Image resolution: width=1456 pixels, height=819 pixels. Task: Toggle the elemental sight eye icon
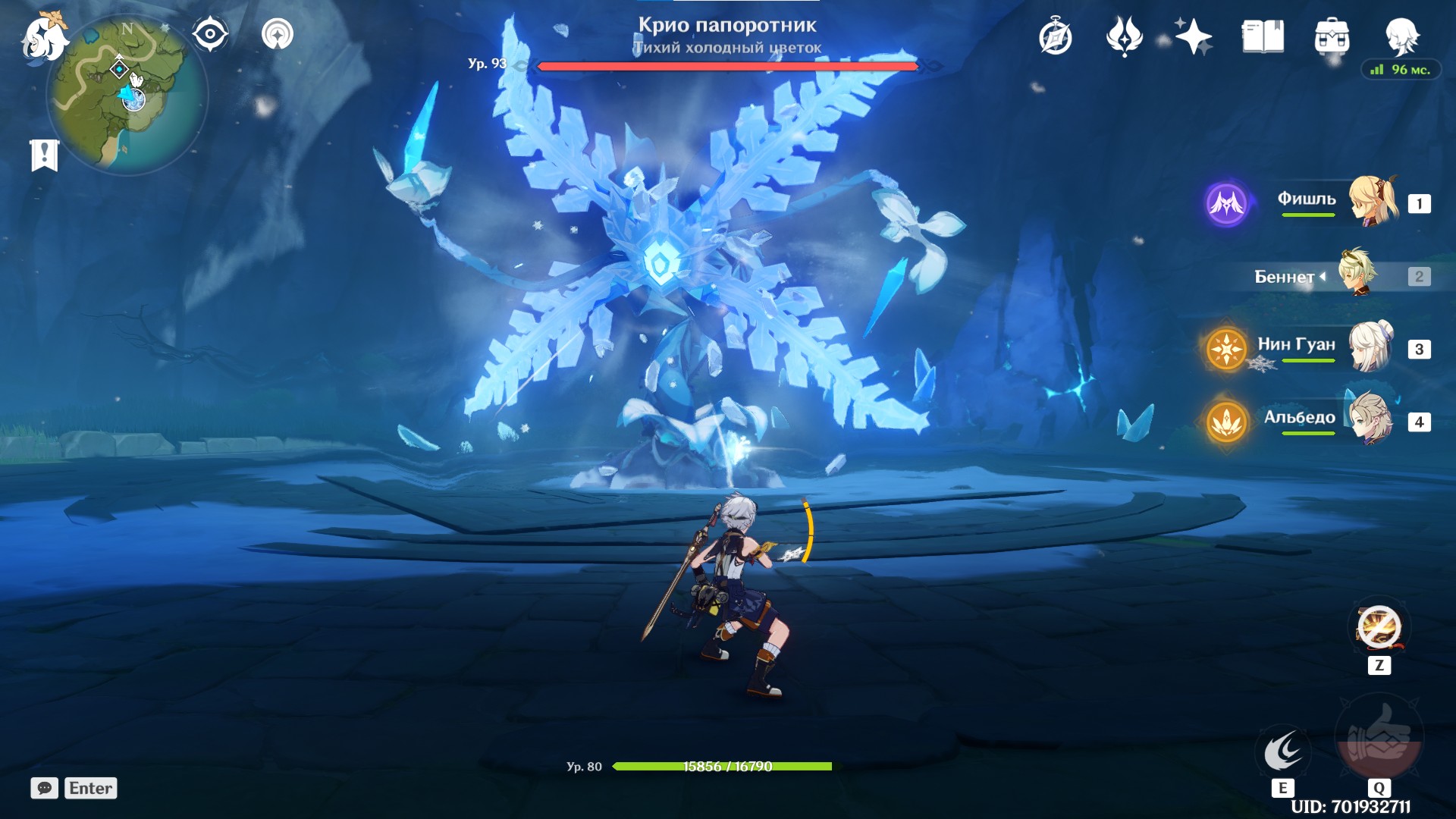coord(209,35)
